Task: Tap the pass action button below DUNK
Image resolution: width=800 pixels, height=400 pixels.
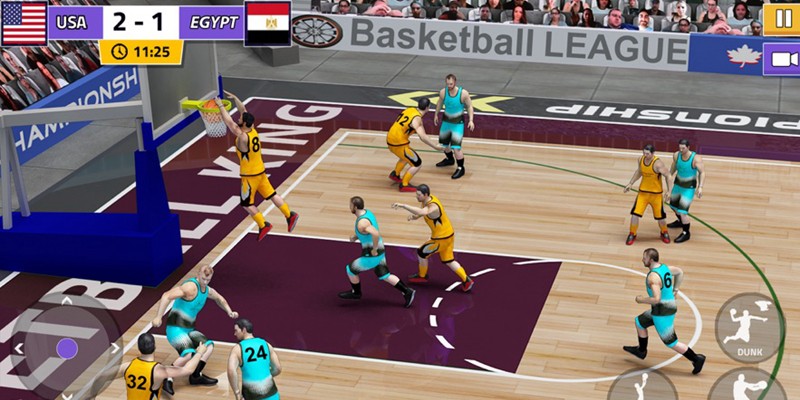Action: click(746, 387)
